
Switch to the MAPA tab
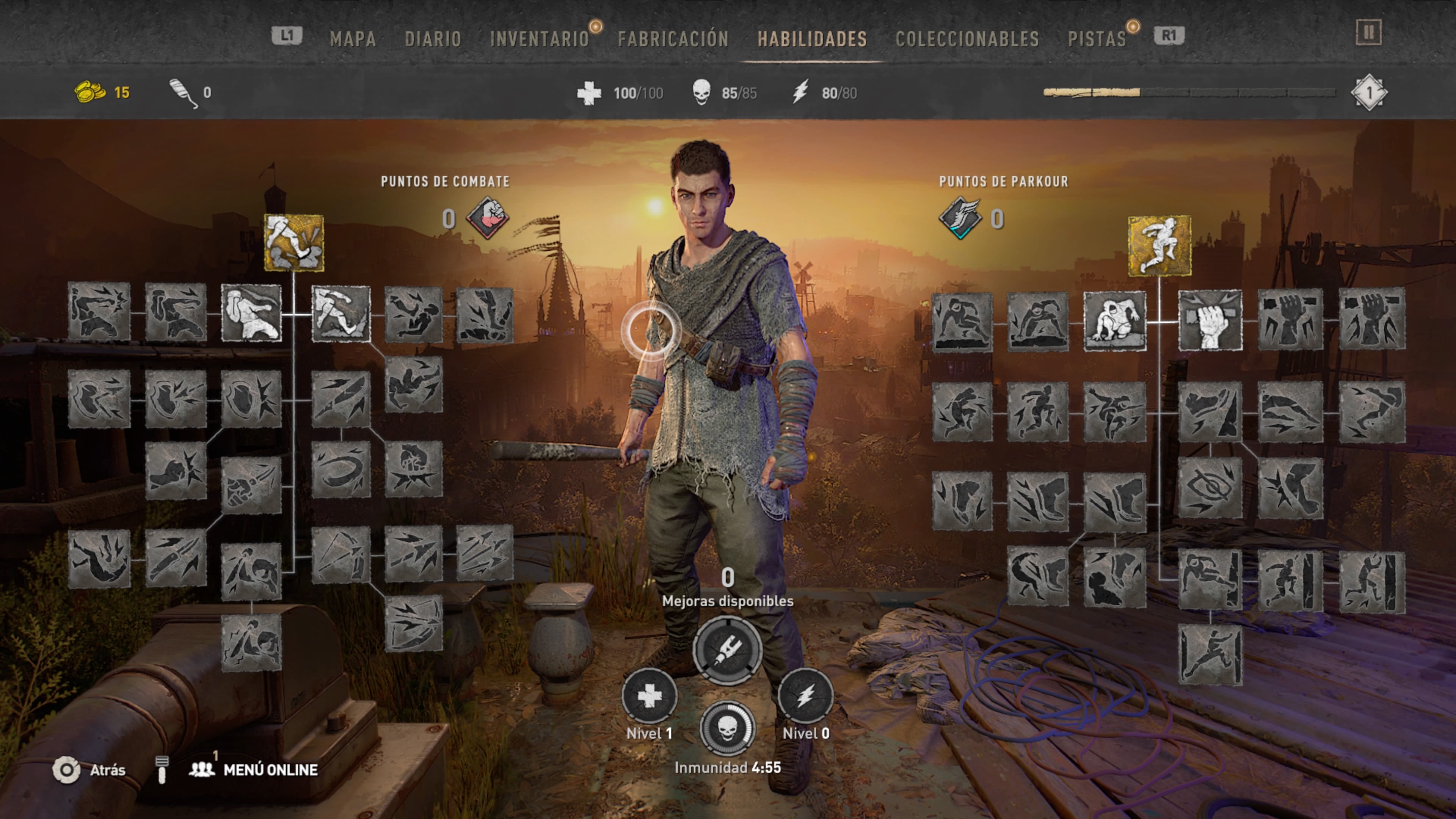(x=354, y=39)
